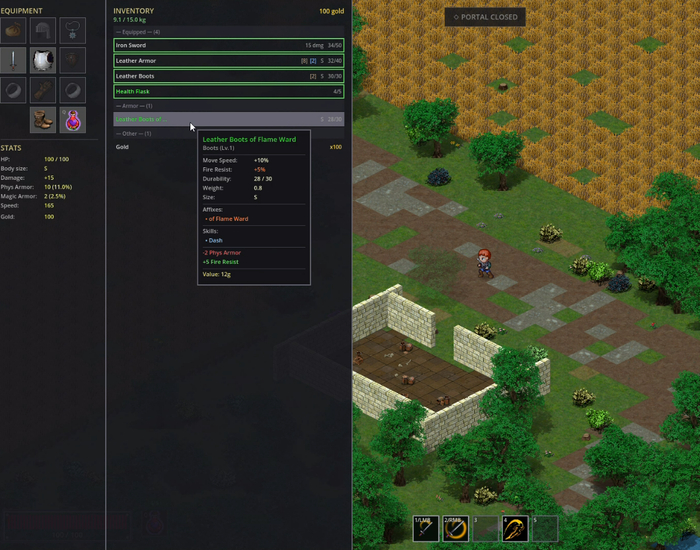Select the Iron Sword inventory row

[x=228, y=45]
